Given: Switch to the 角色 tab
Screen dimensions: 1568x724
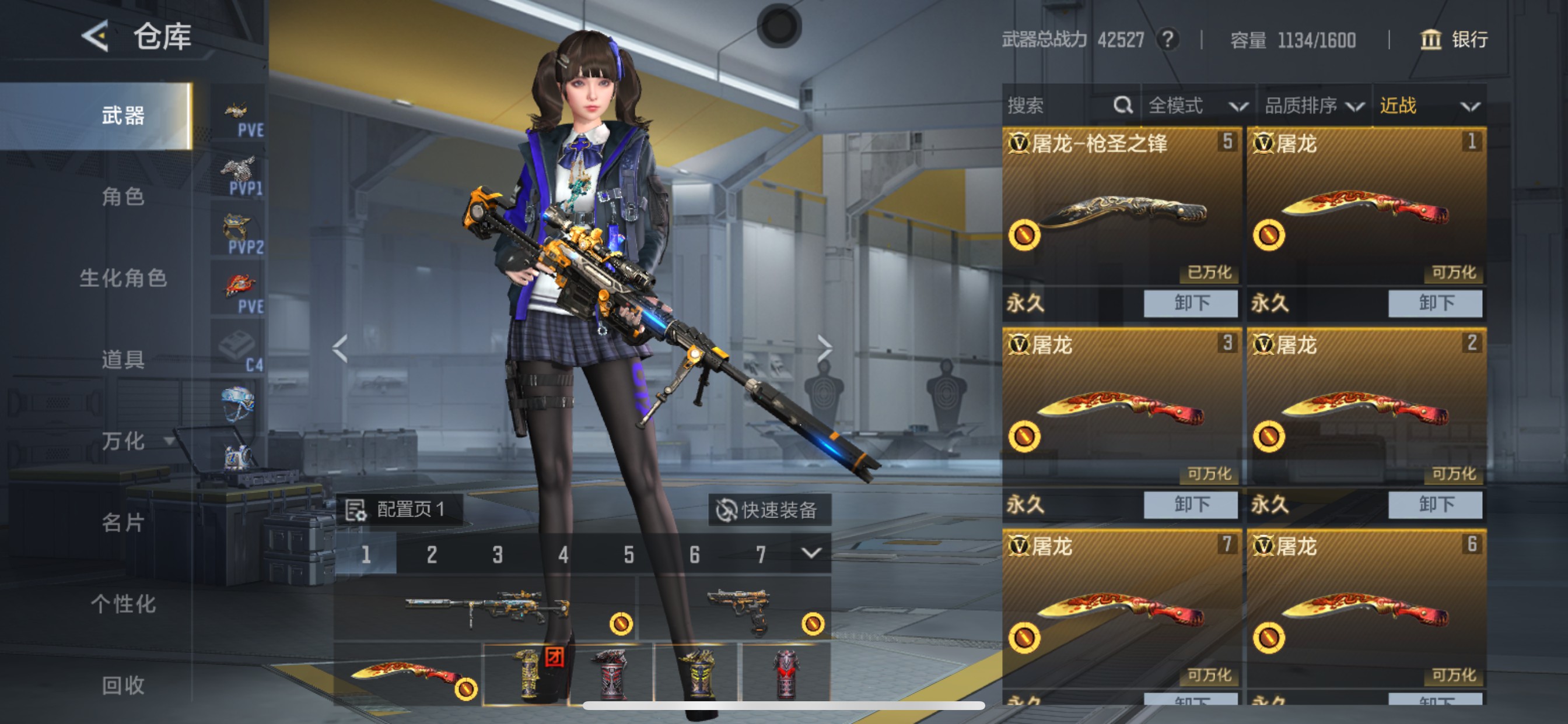Looking at the screenshot, I should 125,196.
